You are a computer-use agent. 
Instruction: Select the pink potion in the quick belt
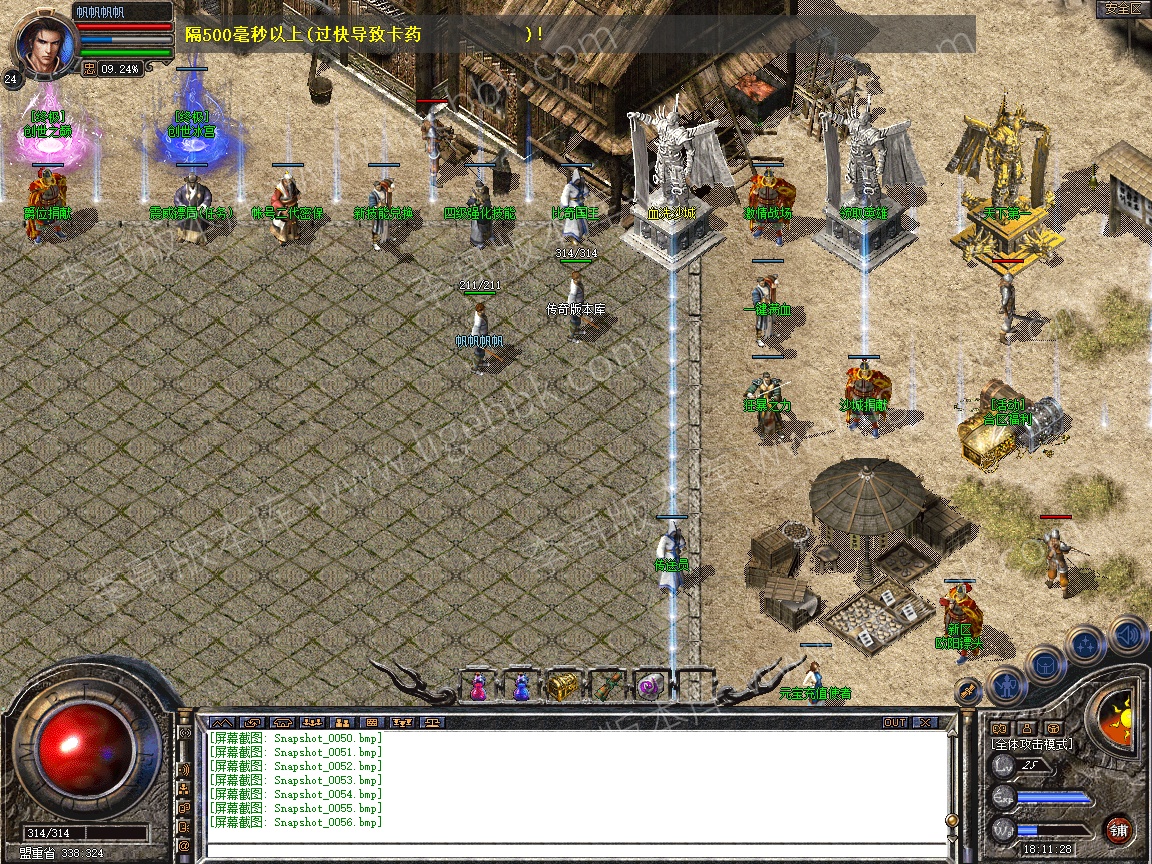(x=479, y=687)
